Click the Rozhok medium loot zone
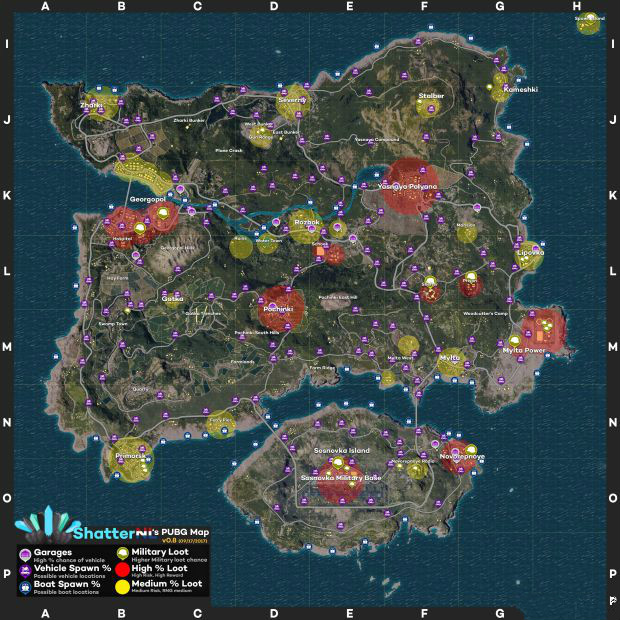Screen dimensions: 620x620 (x=305, y=224)
